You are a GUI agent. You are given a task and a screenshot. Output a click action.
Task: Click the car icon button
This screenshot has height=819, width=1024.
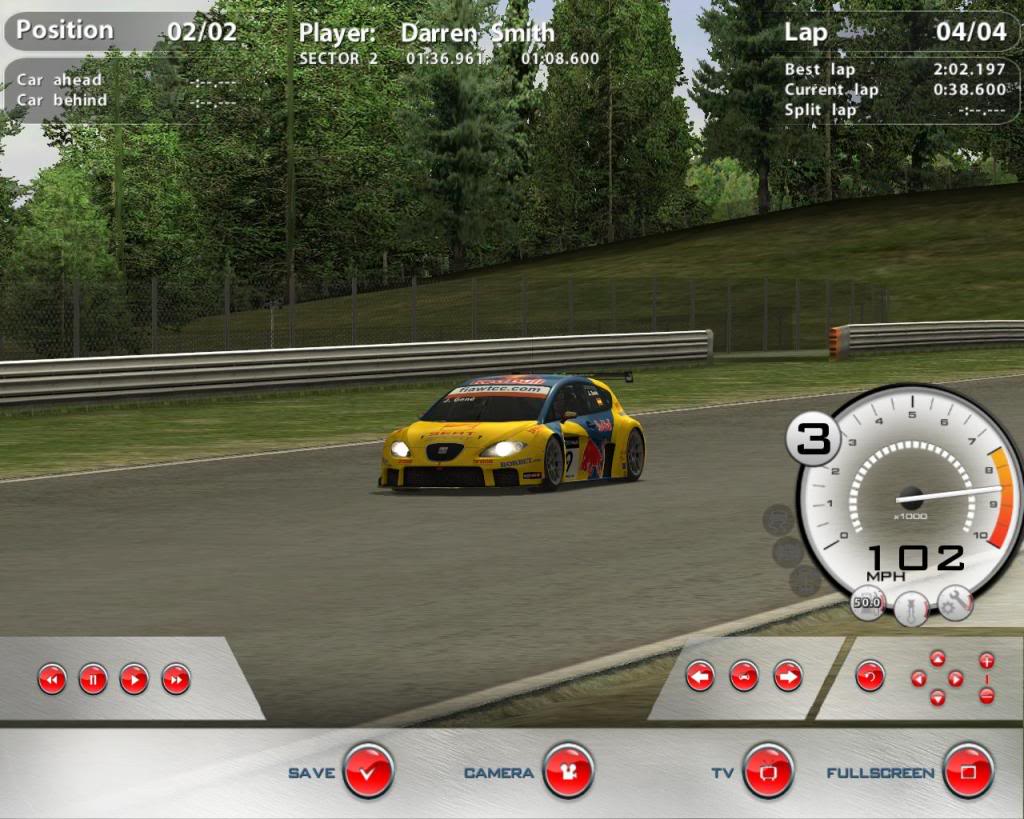coord(744,676)
